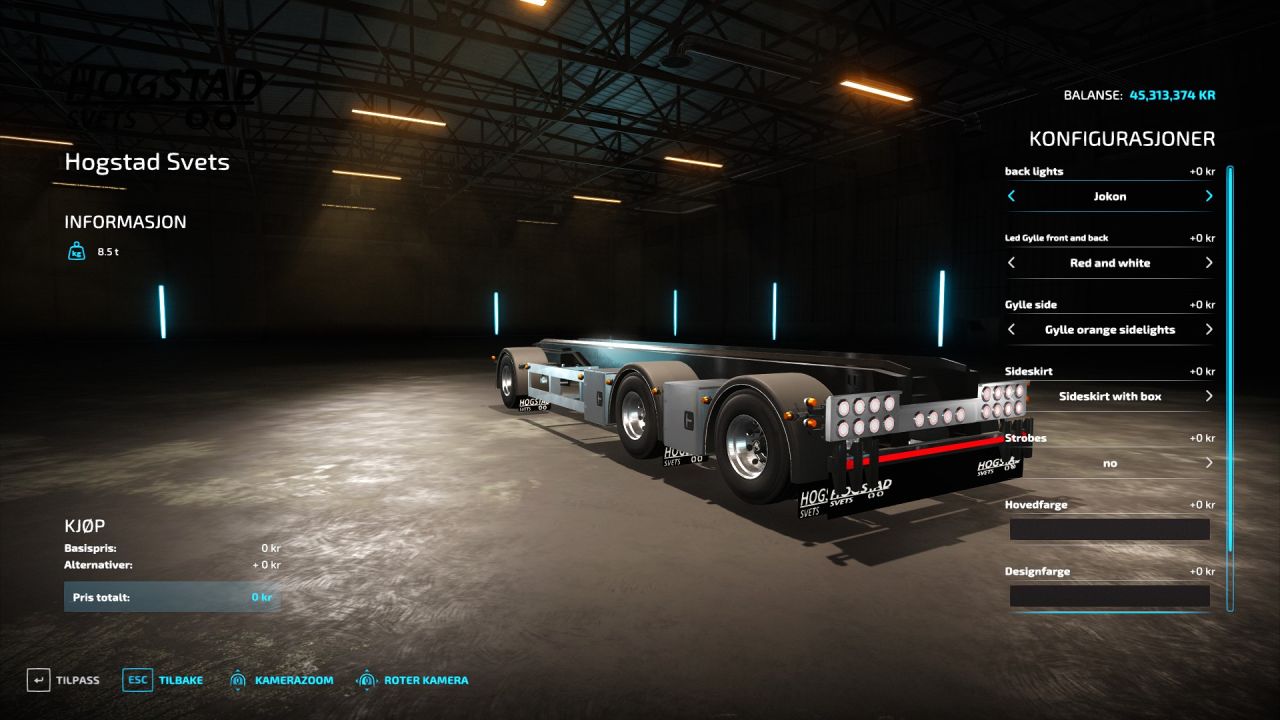
Task: Choose next Gylle side option
Action: point(1209,330)
